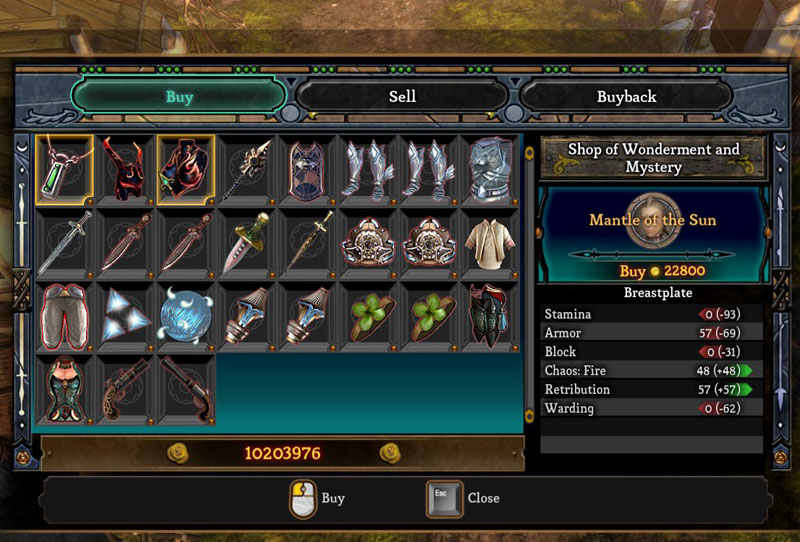Select the dark spear weapon
The height and width of the screenshot is (542, 800).
247,166
